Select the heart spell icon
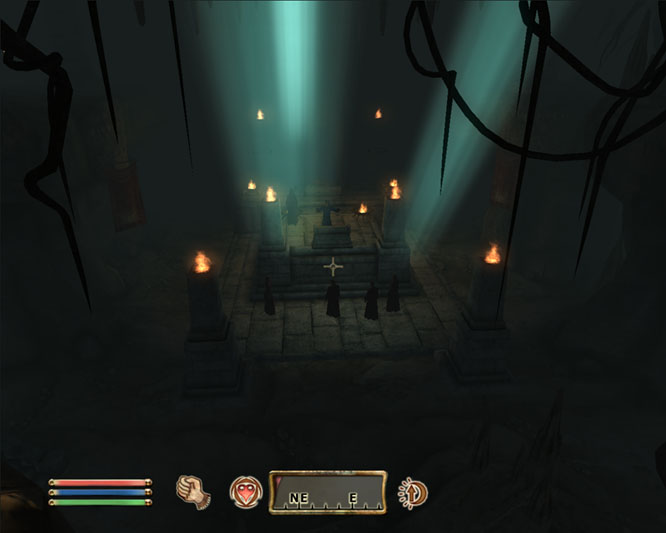The image size is (666, 533). point(244,491)
